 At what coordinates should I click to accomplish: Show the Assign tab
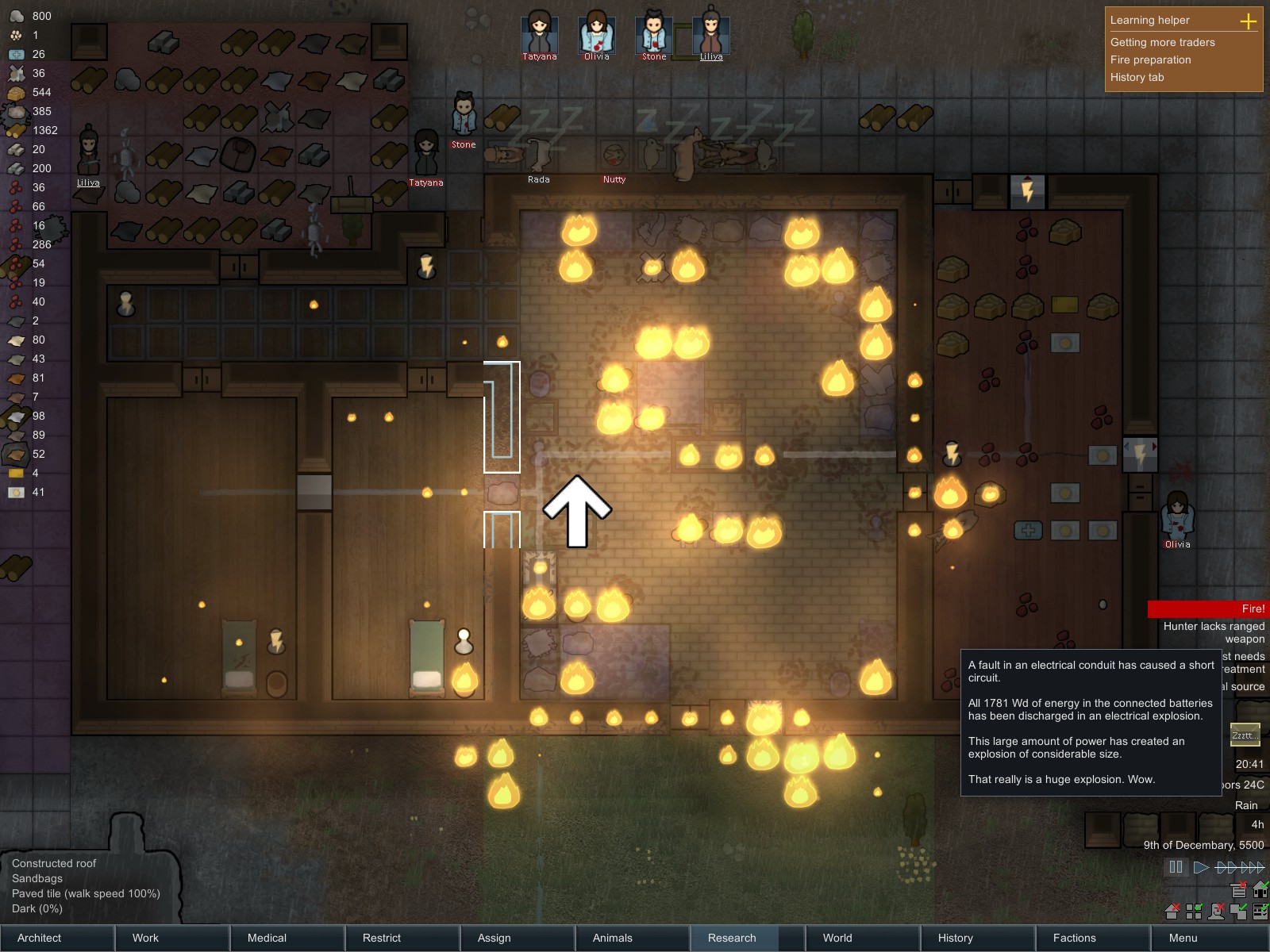coord(518,938)
